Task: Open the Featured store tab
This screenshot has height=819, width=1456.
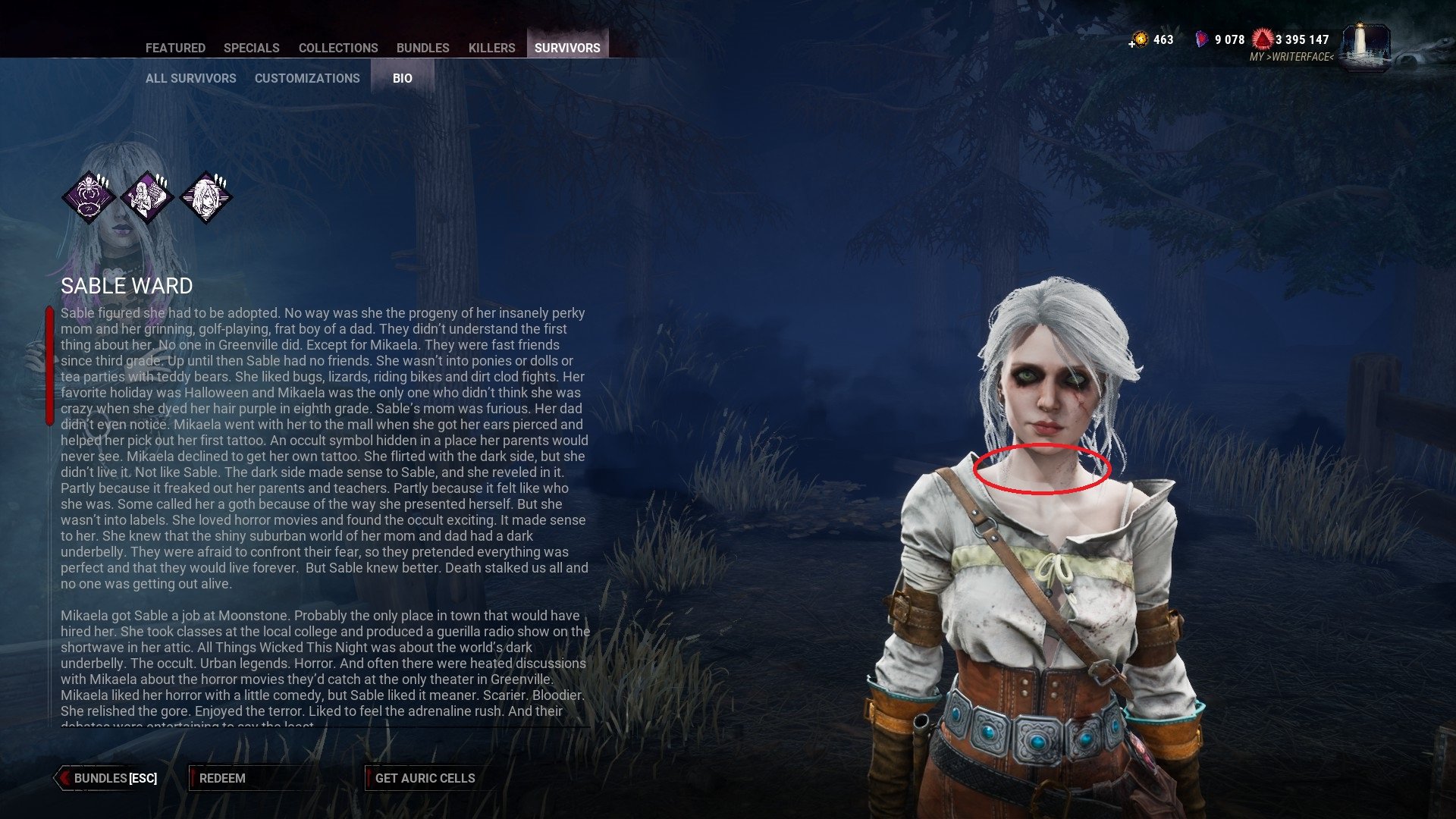Action: click(175, 48)
